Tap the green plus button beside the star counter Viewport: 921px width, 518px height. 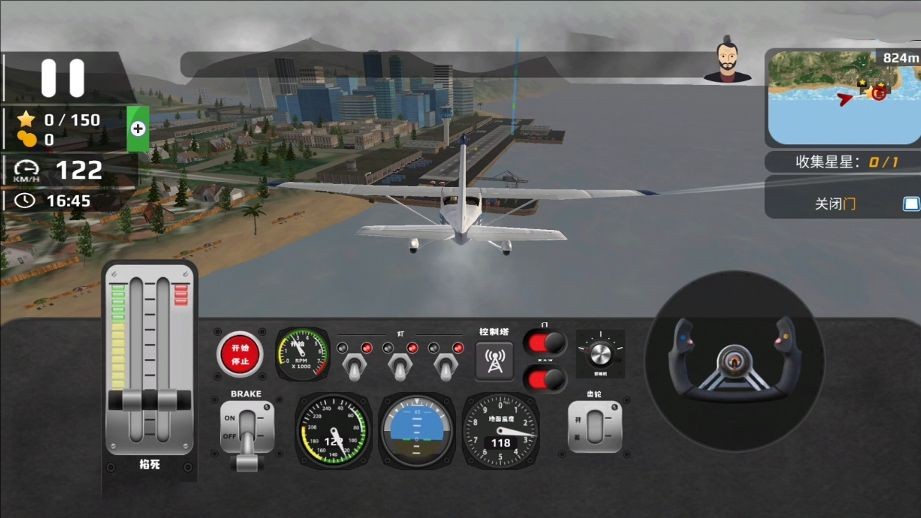click(138, 128)
